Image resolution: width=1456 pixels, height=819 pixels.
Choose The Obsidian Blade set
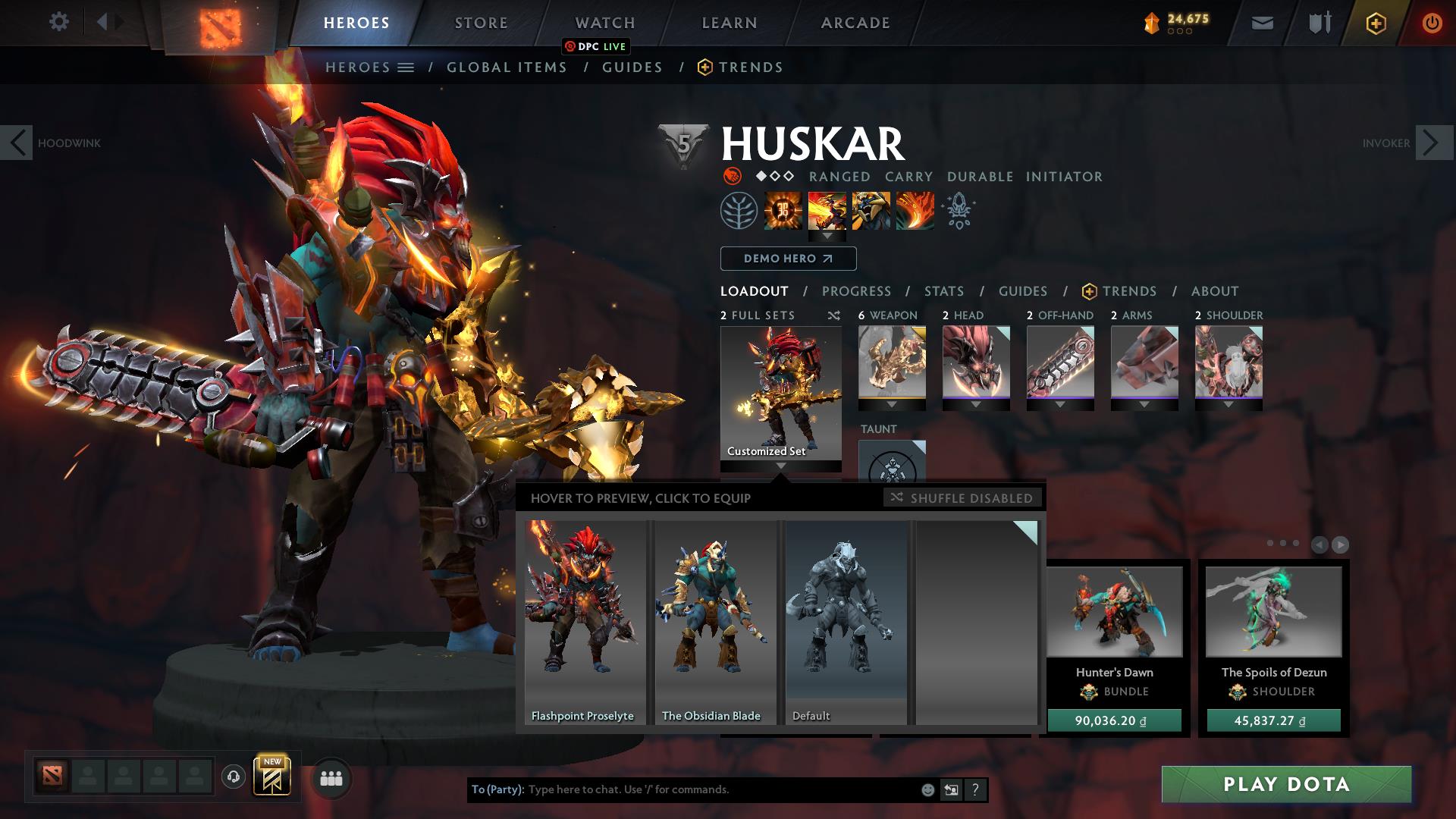click(x=714, y=622)
